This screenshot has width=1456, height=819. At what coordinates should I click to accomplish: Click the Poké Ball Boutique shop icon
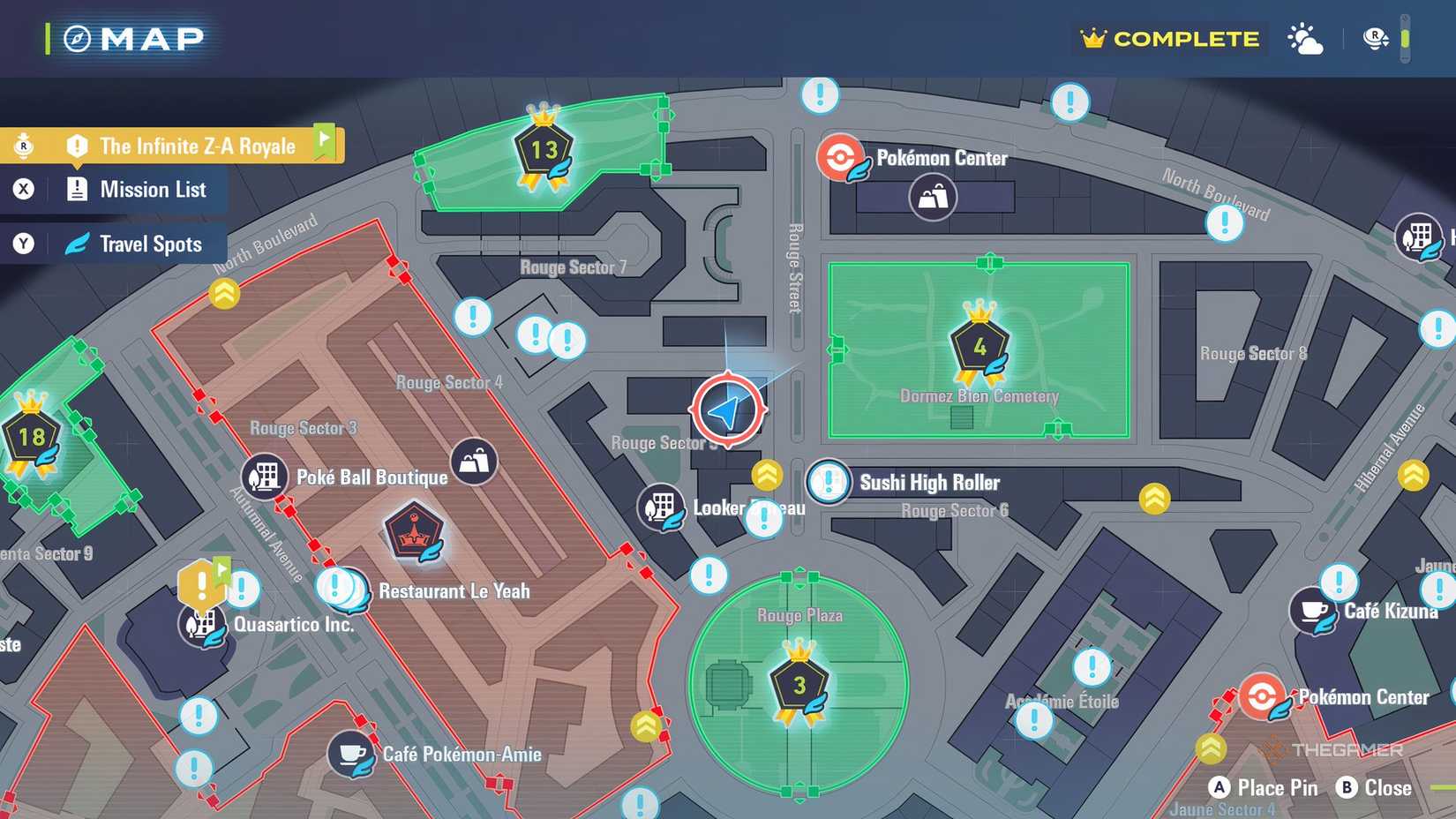[x=263, y=475]
